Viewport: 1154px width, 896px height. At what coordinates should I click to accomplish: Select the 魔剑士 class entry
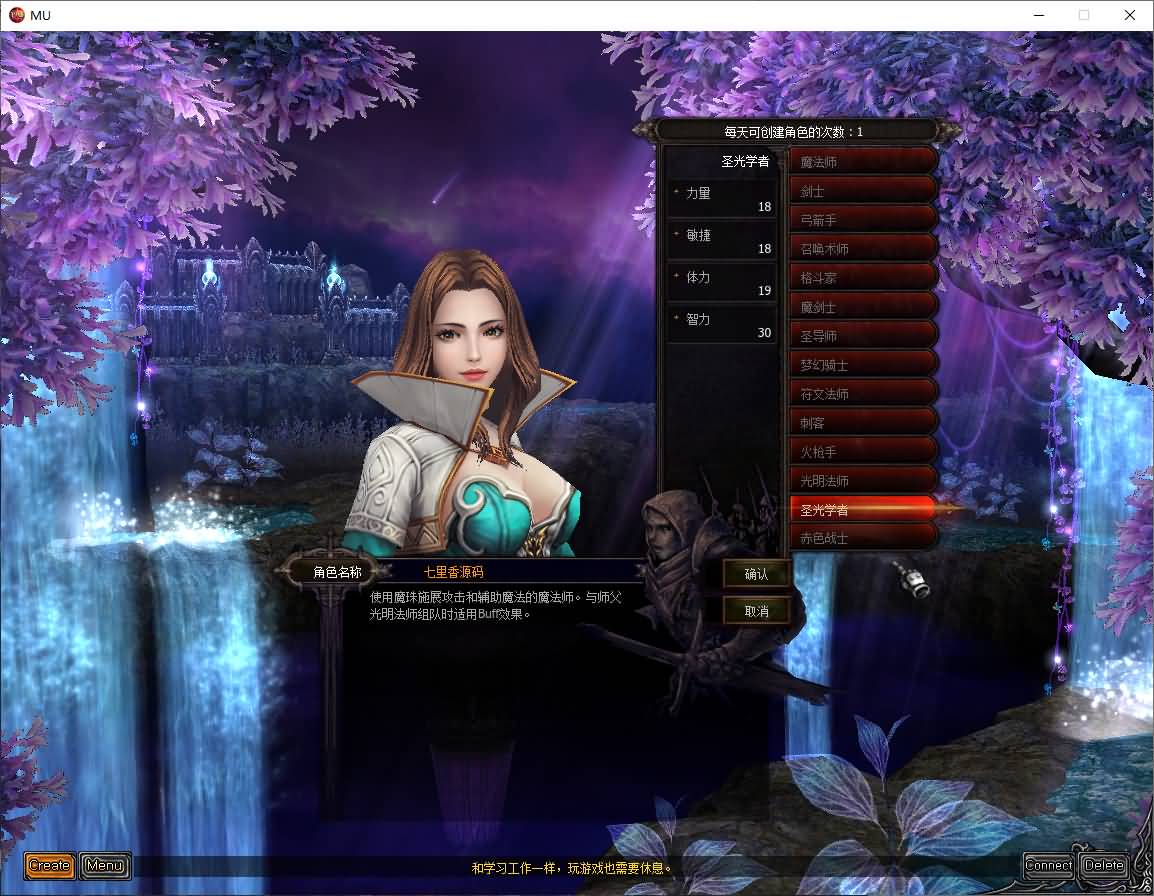pyautogui.click(x=863, y=307)
